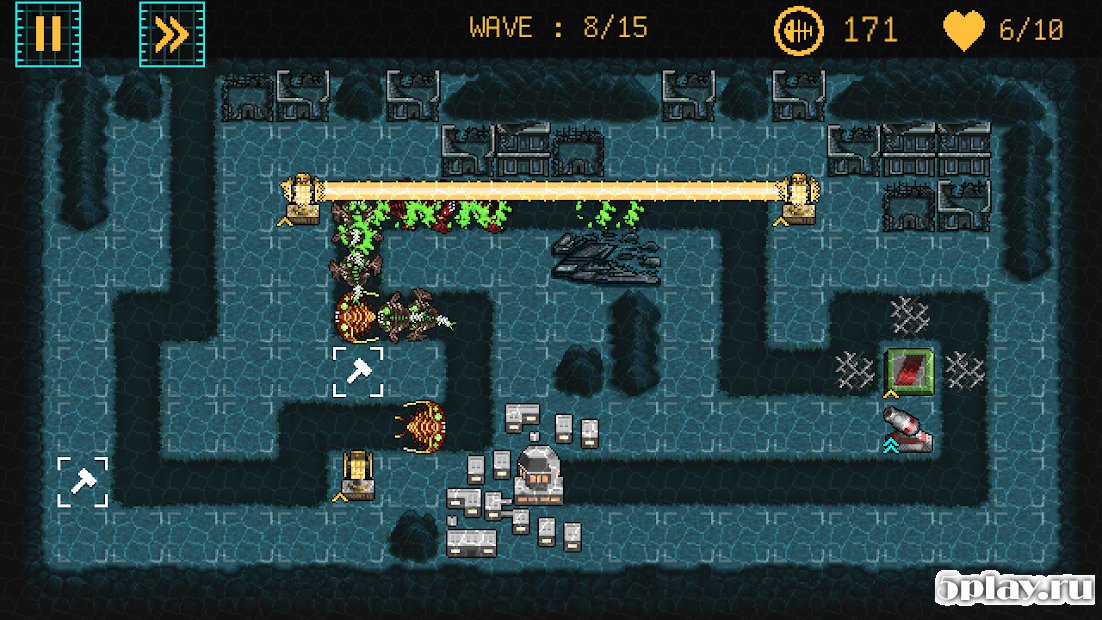Select the isolated hammer build slot by the outer wall
Screen dimensions: 1102x620
(82, 482)
